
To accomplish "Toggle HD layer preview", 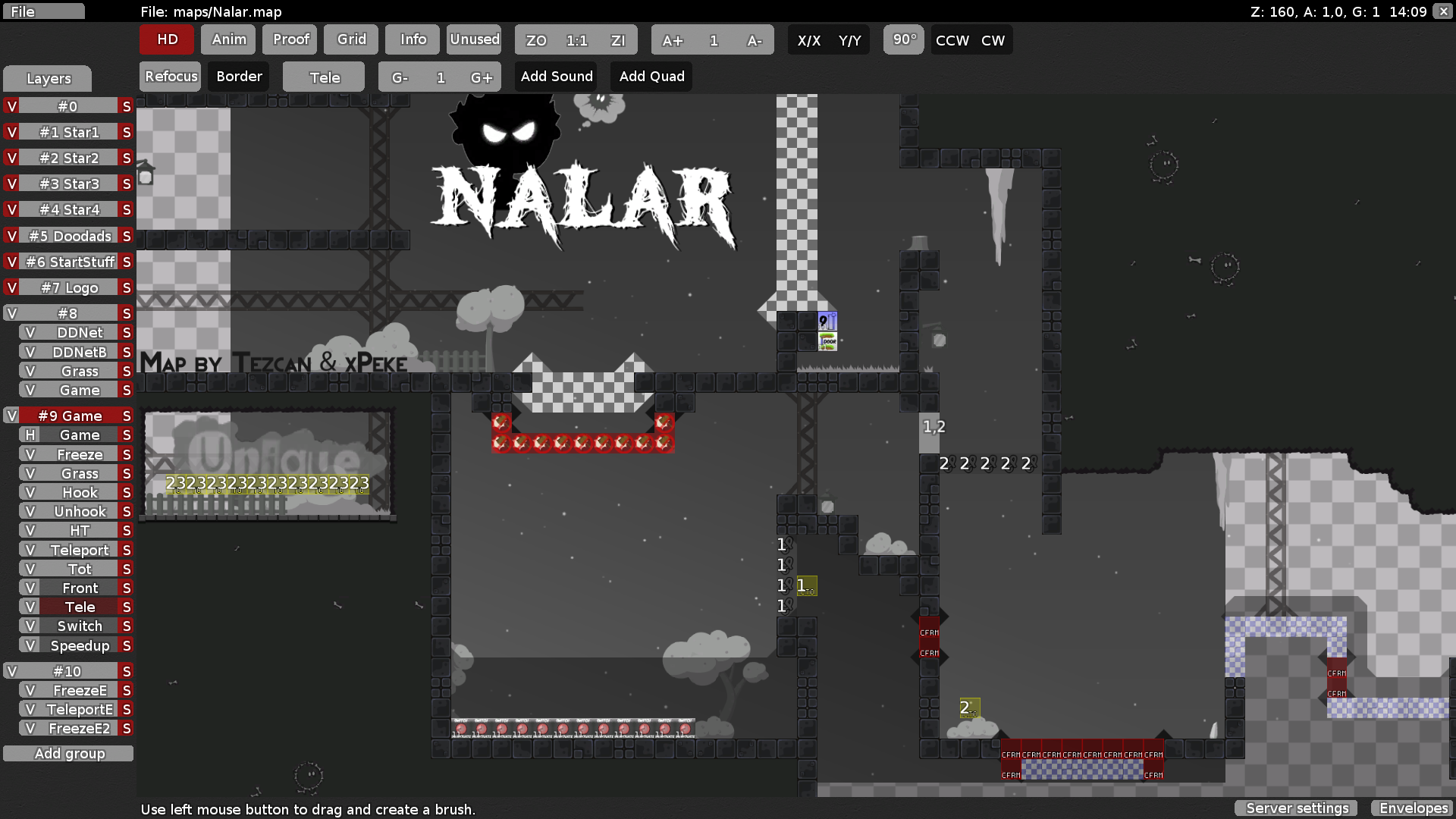I will click(x=166, y=39).
